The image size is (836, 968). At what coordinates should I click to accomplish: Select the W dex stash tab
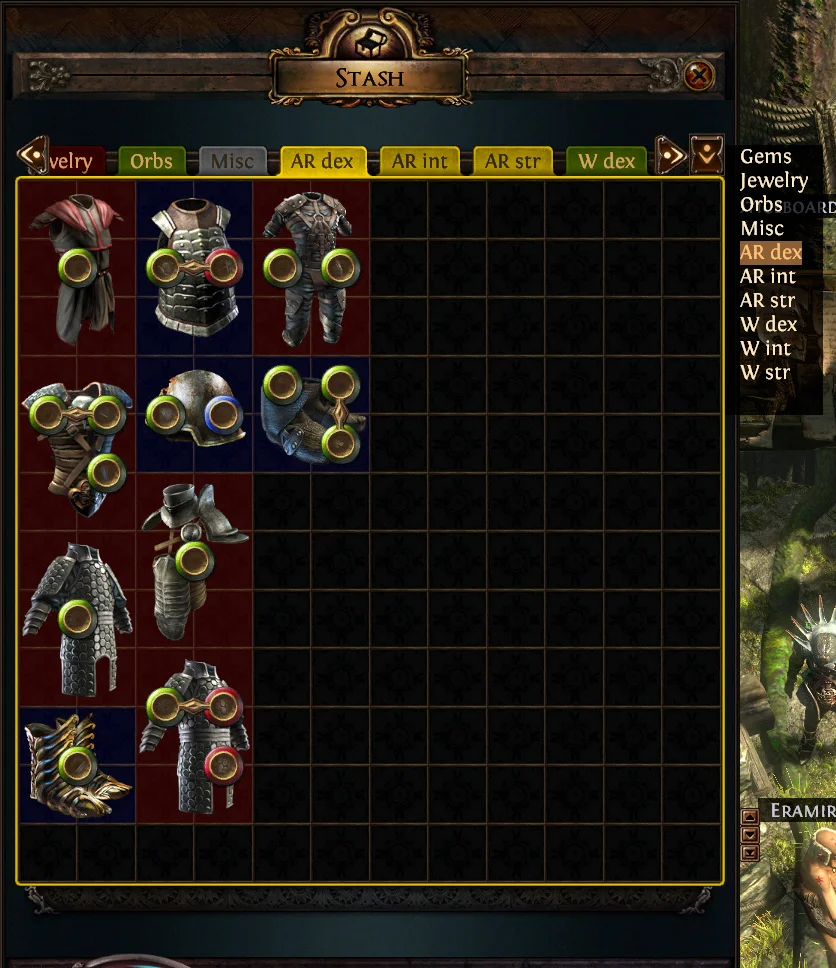coord(607,161)
